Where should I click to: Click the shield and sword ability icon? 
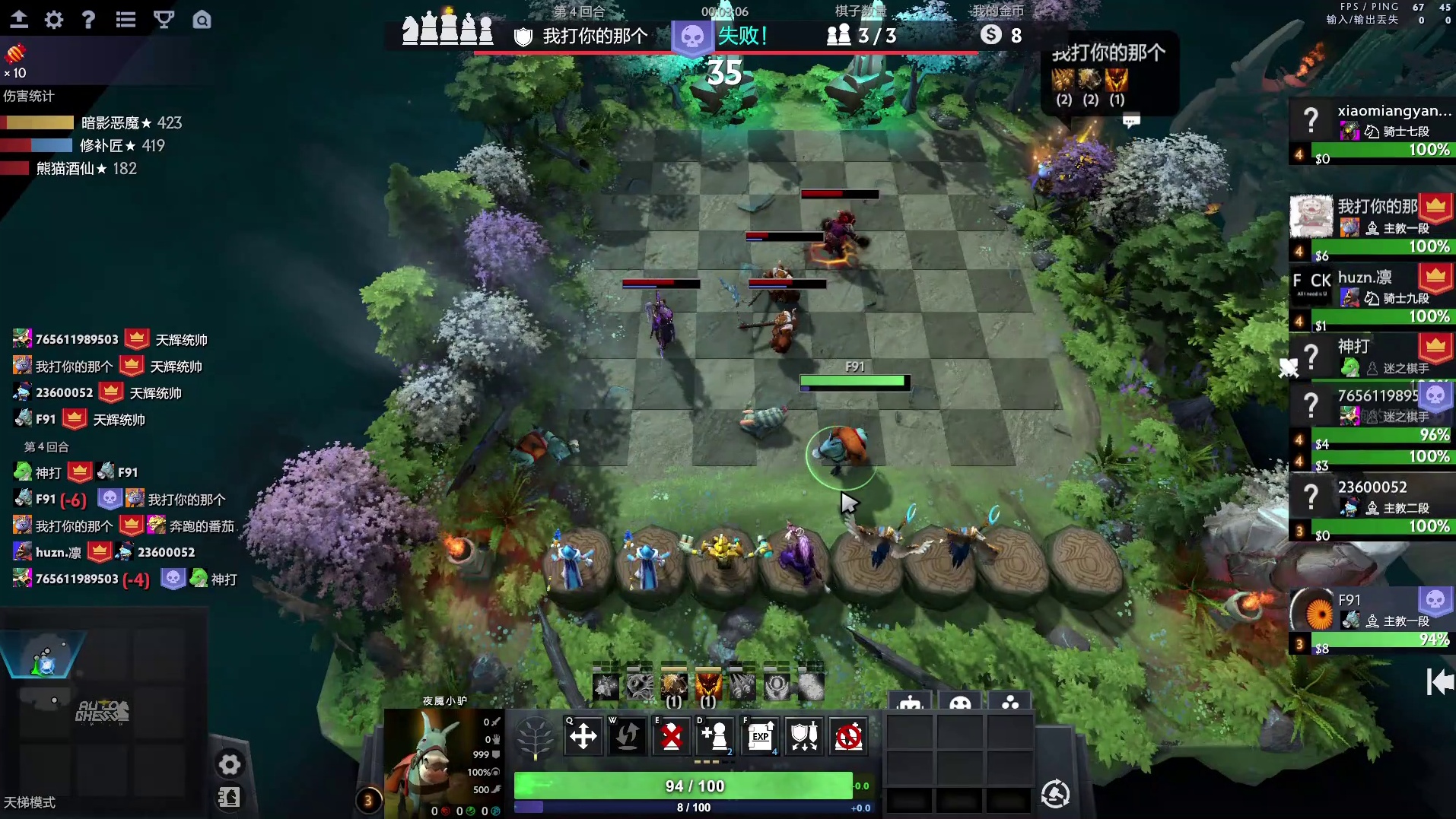(804, 736)
